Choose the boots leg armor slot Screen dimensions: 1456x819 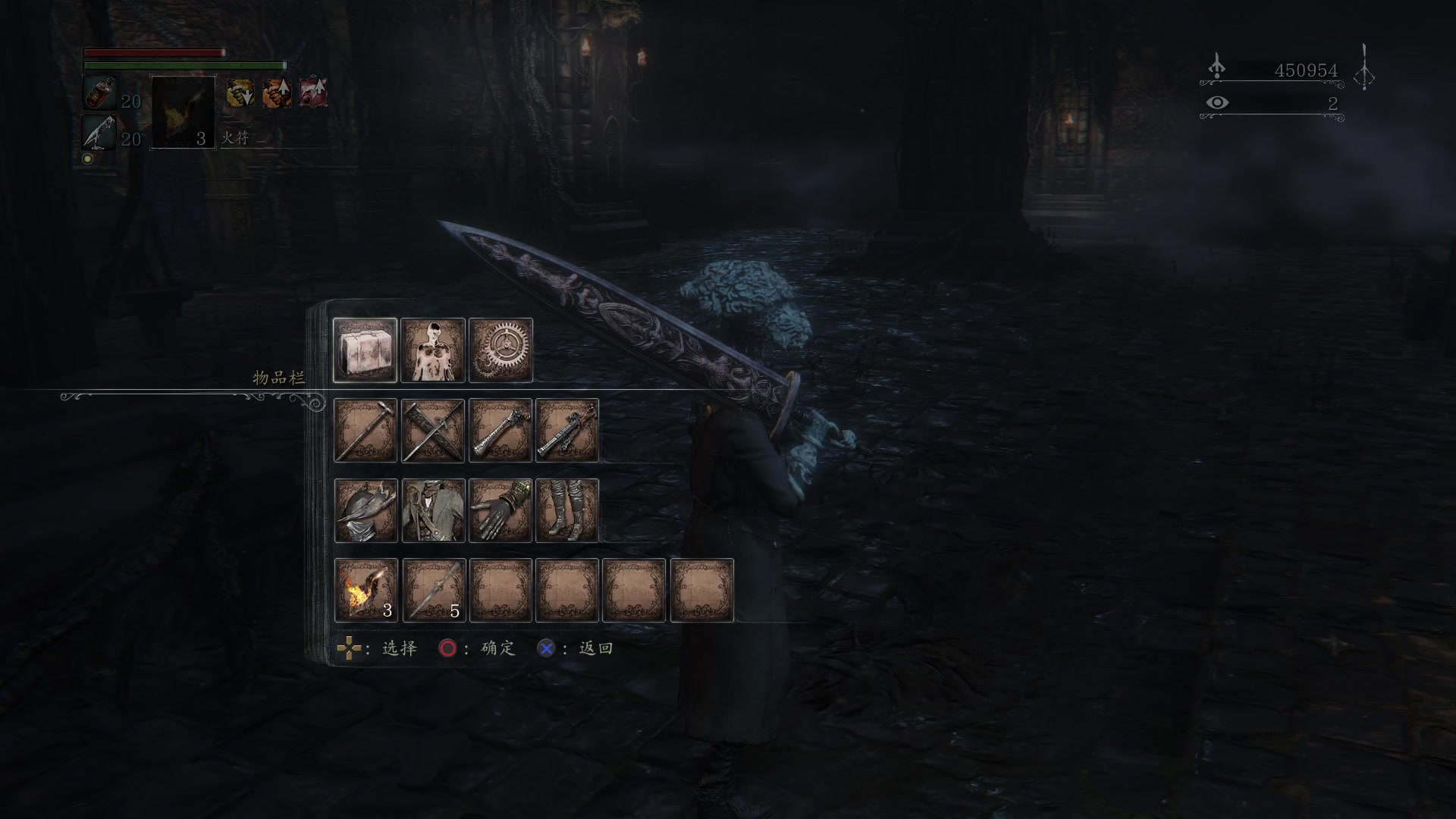click(567, 510)
